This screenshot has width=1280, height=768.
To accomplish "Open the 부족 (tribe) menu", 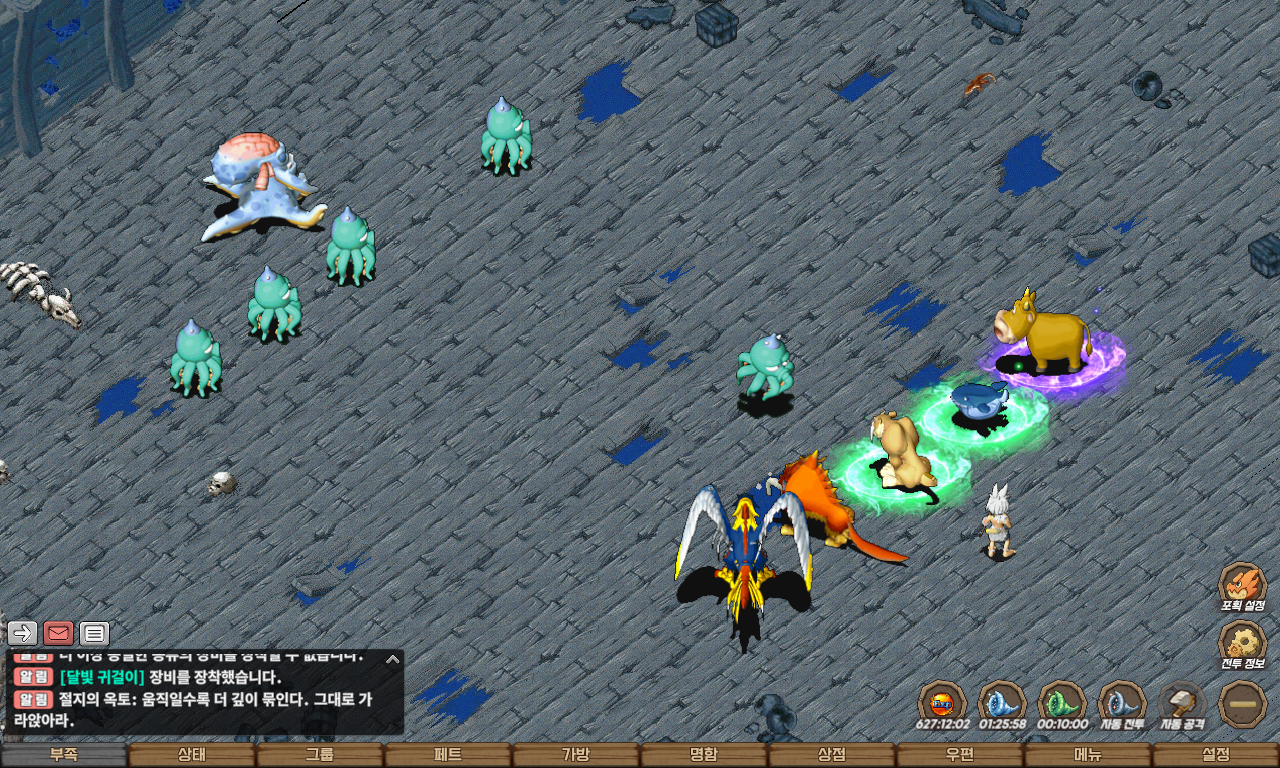I will [x=64, y=755].
